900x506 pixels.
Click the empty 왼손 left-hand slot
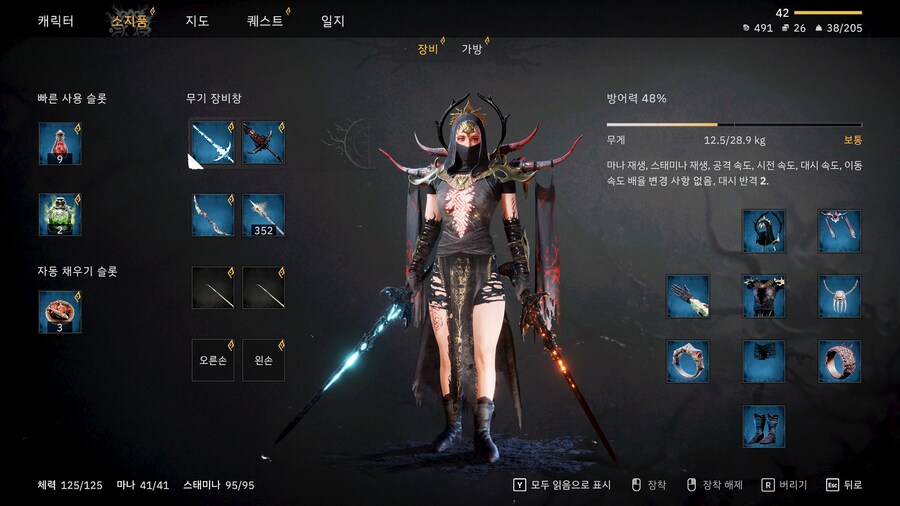pos(264,360)
